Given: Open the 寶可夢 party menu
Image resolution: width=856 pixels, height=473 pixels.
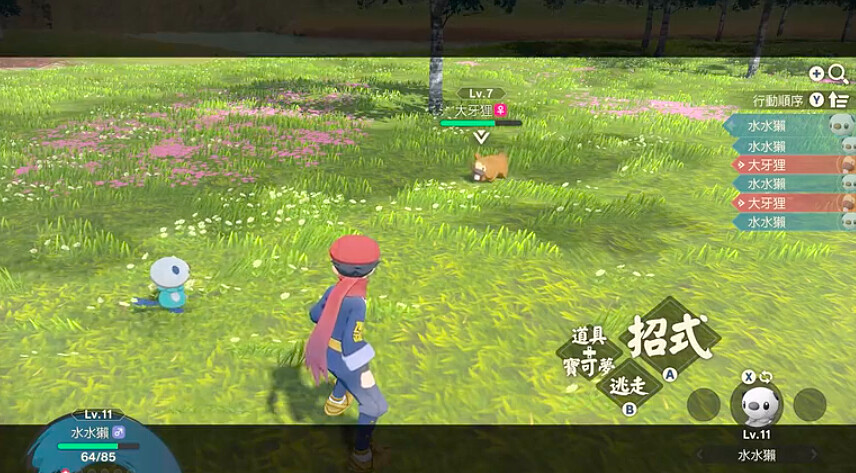Looking at the screenshot, I should pyautogui.click(x=589, y=367).
